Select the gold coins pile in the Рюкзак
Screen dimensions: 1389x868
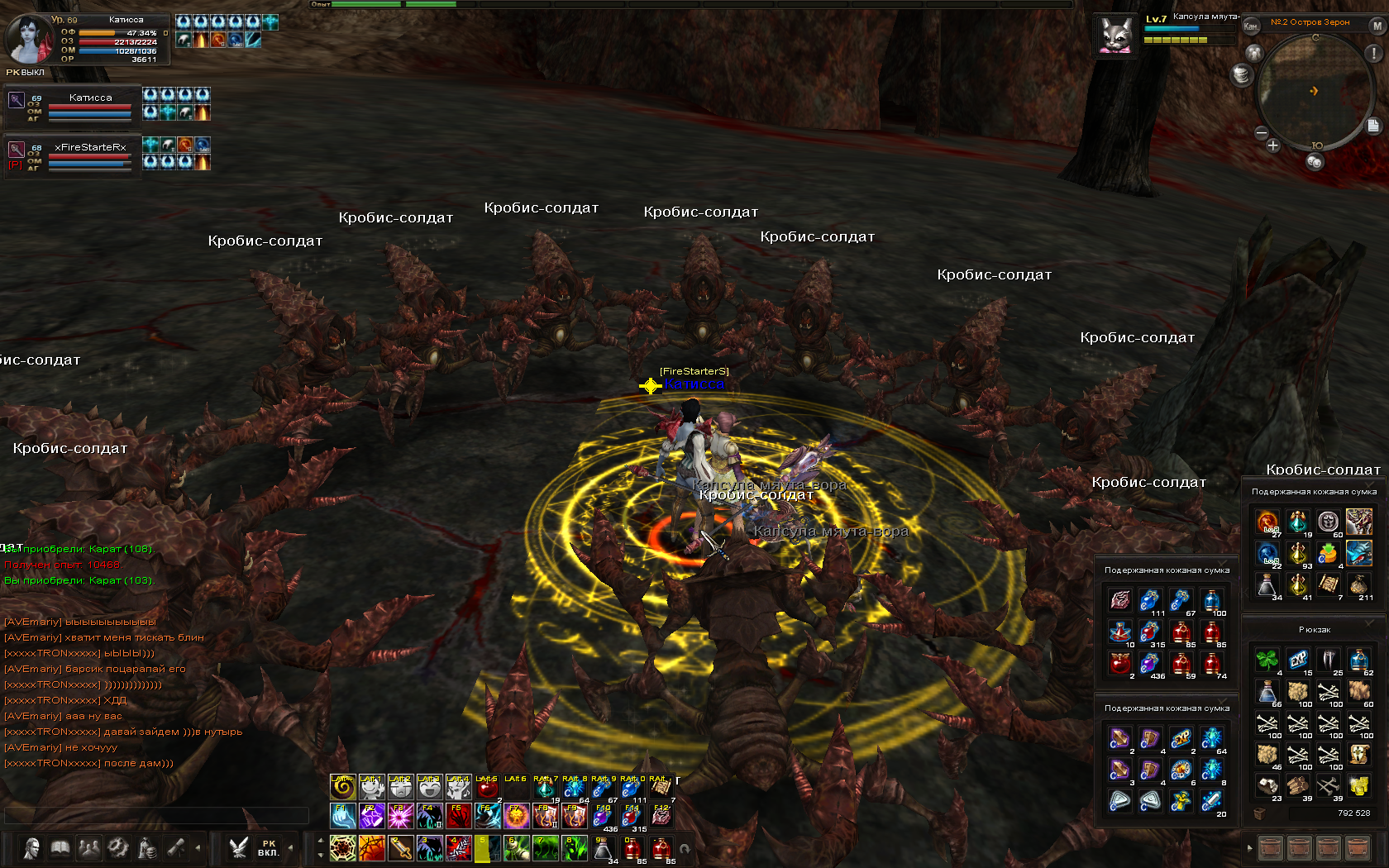(x=1358, y=784)
